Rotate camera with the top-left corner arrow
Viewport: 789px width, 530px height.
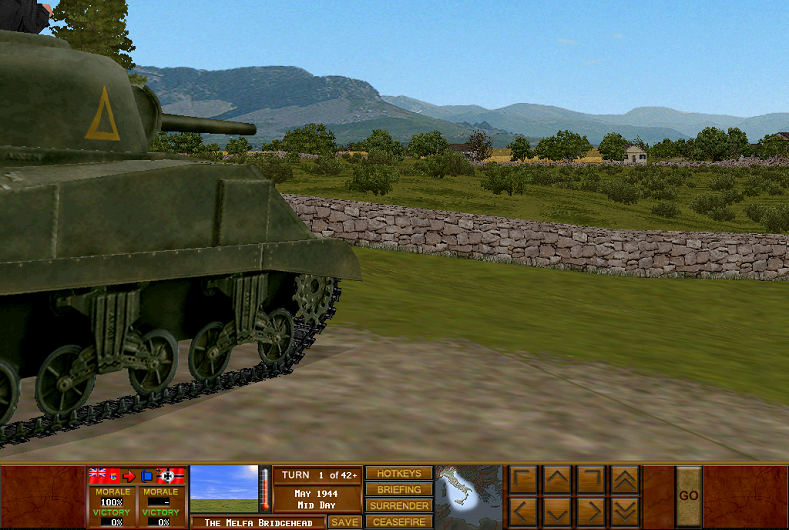[523, 480]
